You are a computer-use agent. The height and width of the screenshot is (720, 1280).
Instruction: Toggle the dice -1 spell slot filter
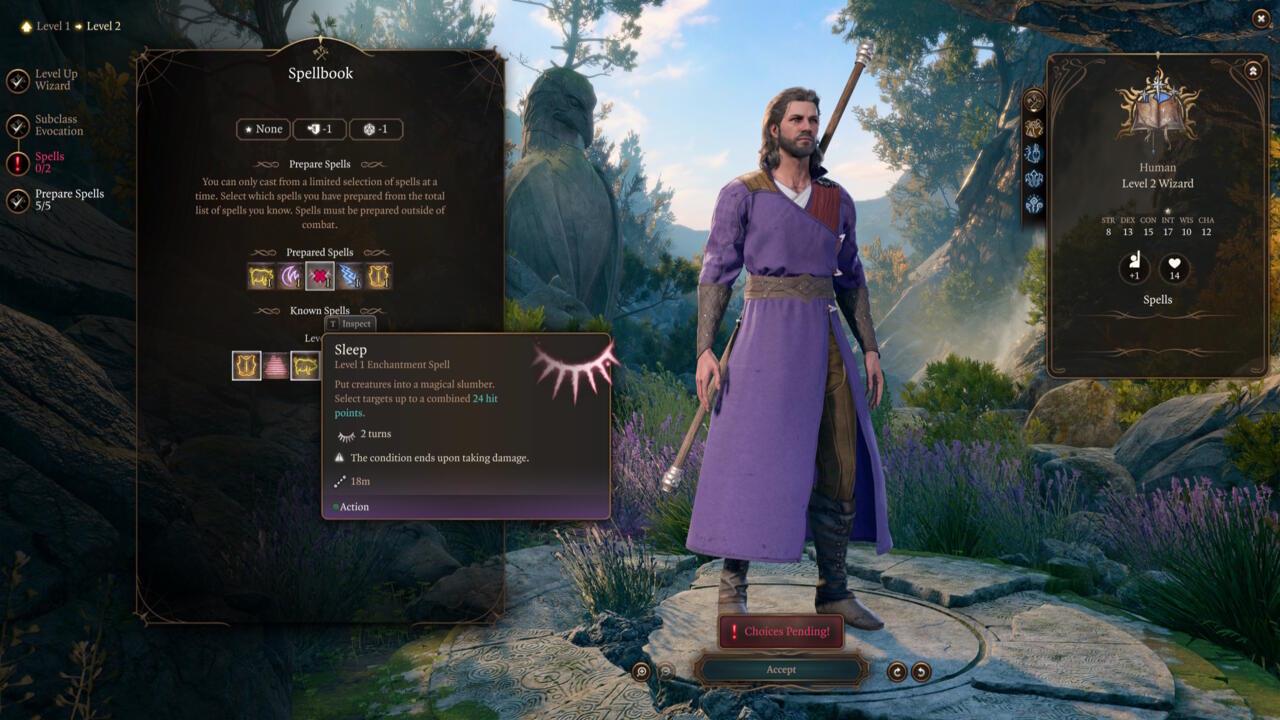click(375, 129)
